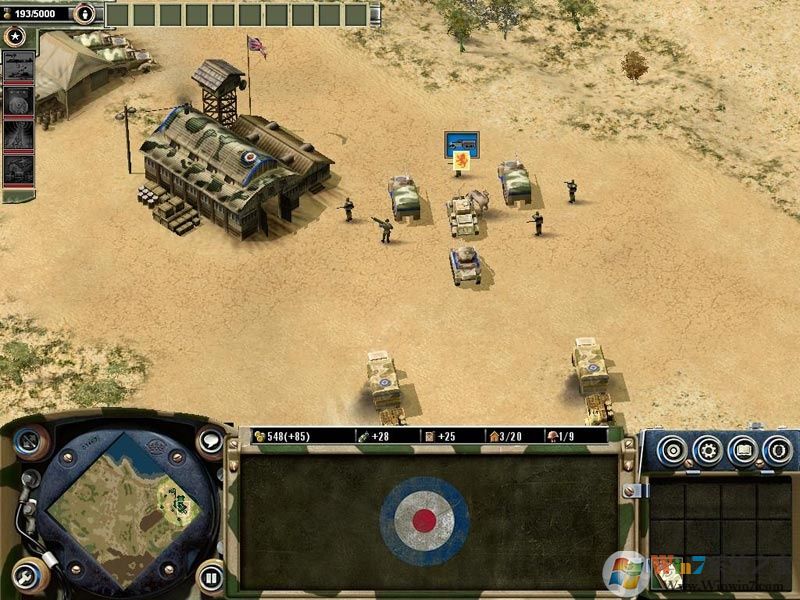
Task: Activate the bottom panel in the left column
Action: tap(18, 169)
